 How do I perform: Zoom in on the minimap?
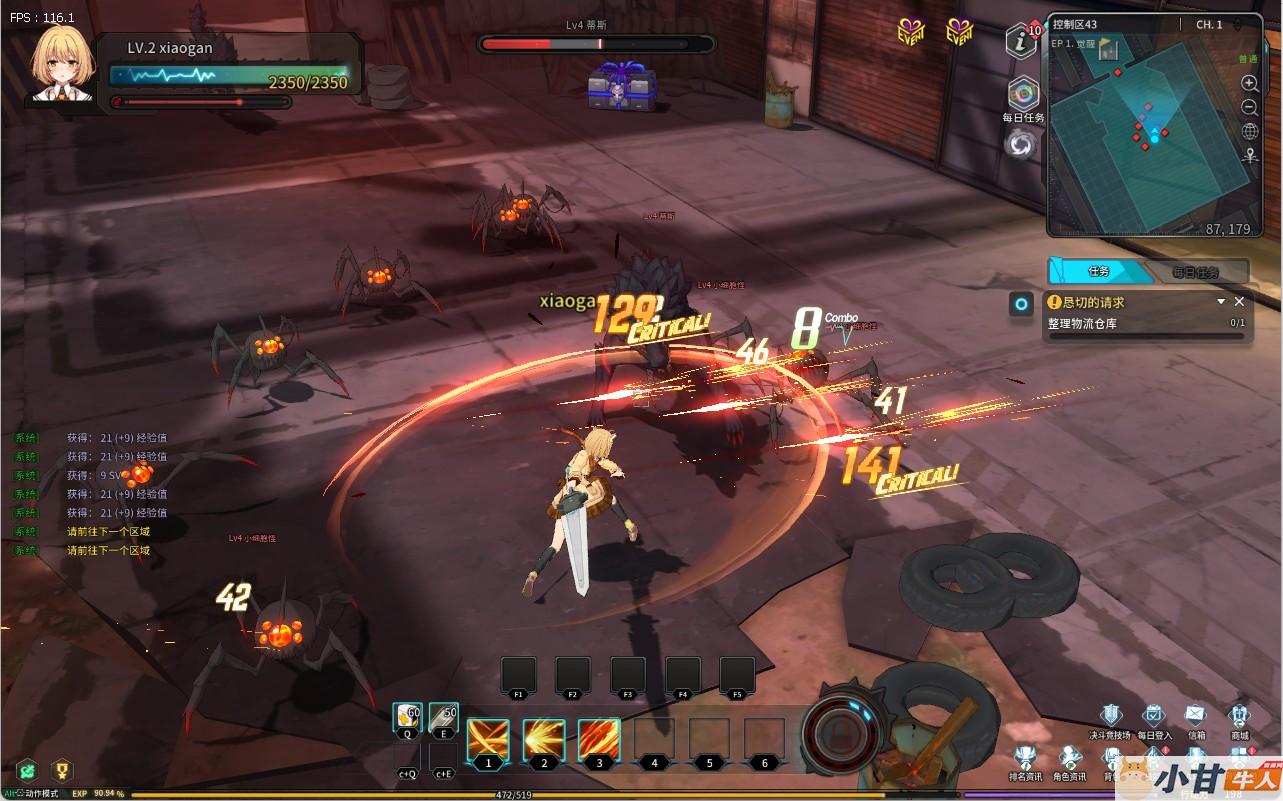1249,83
